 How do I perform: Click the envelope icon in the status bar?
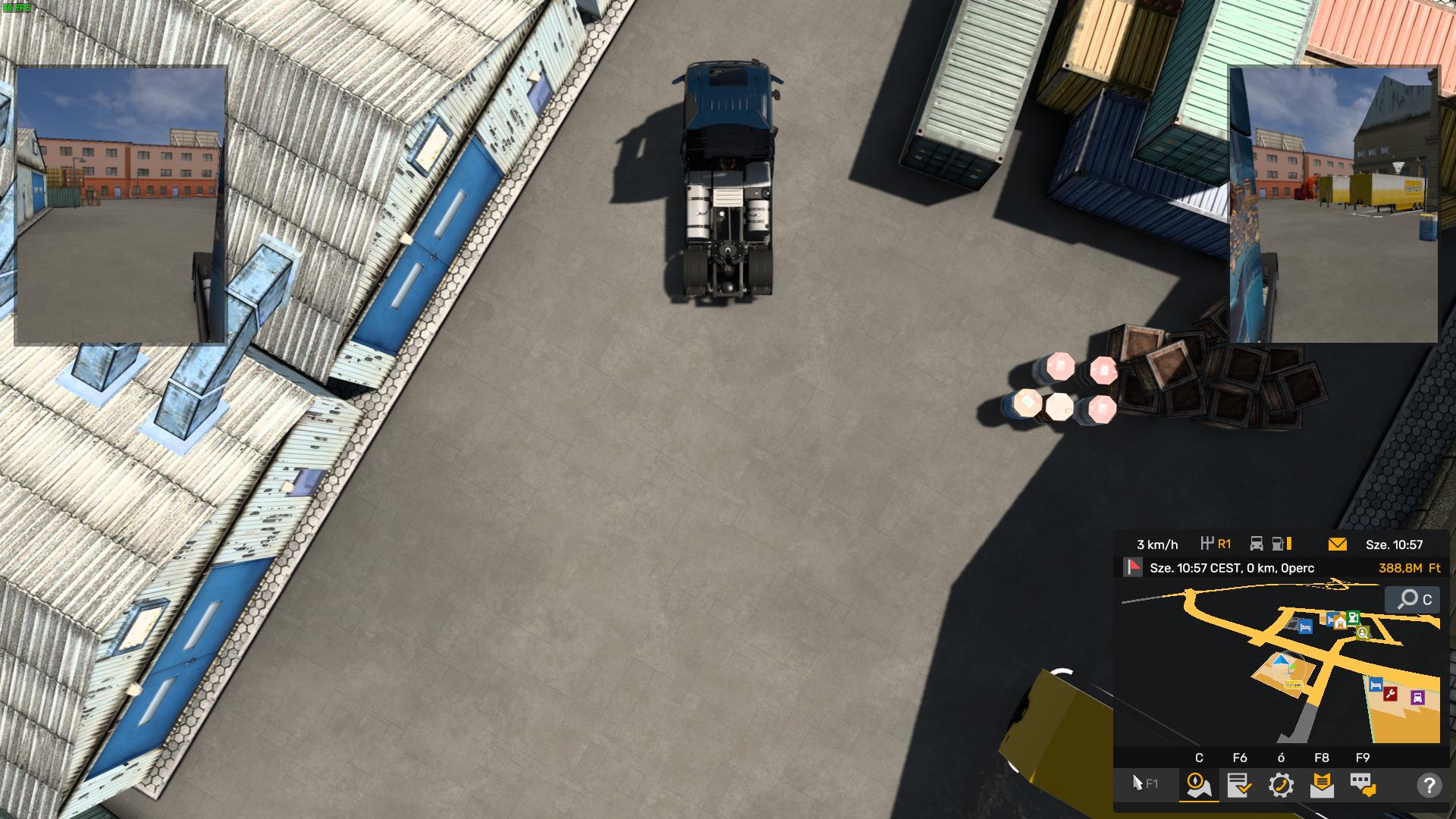[x=1337, y=543]
